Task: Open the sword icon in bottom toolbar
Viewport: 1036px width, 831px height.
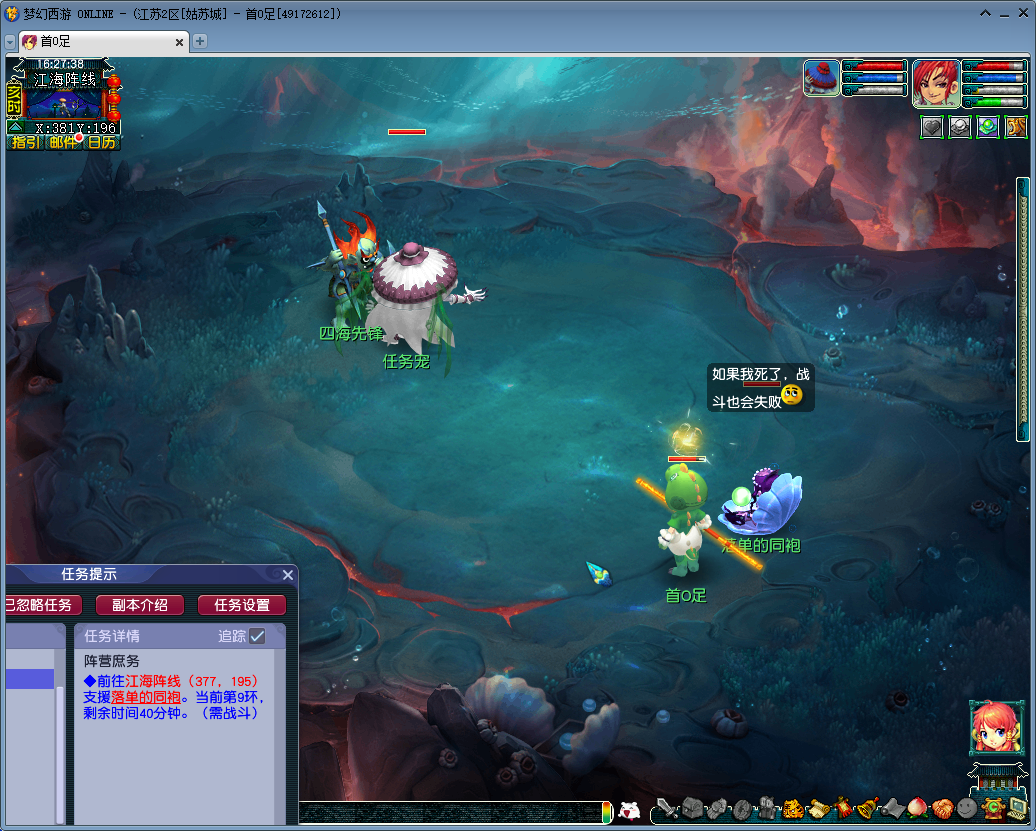Action: (x=667, y=808)
